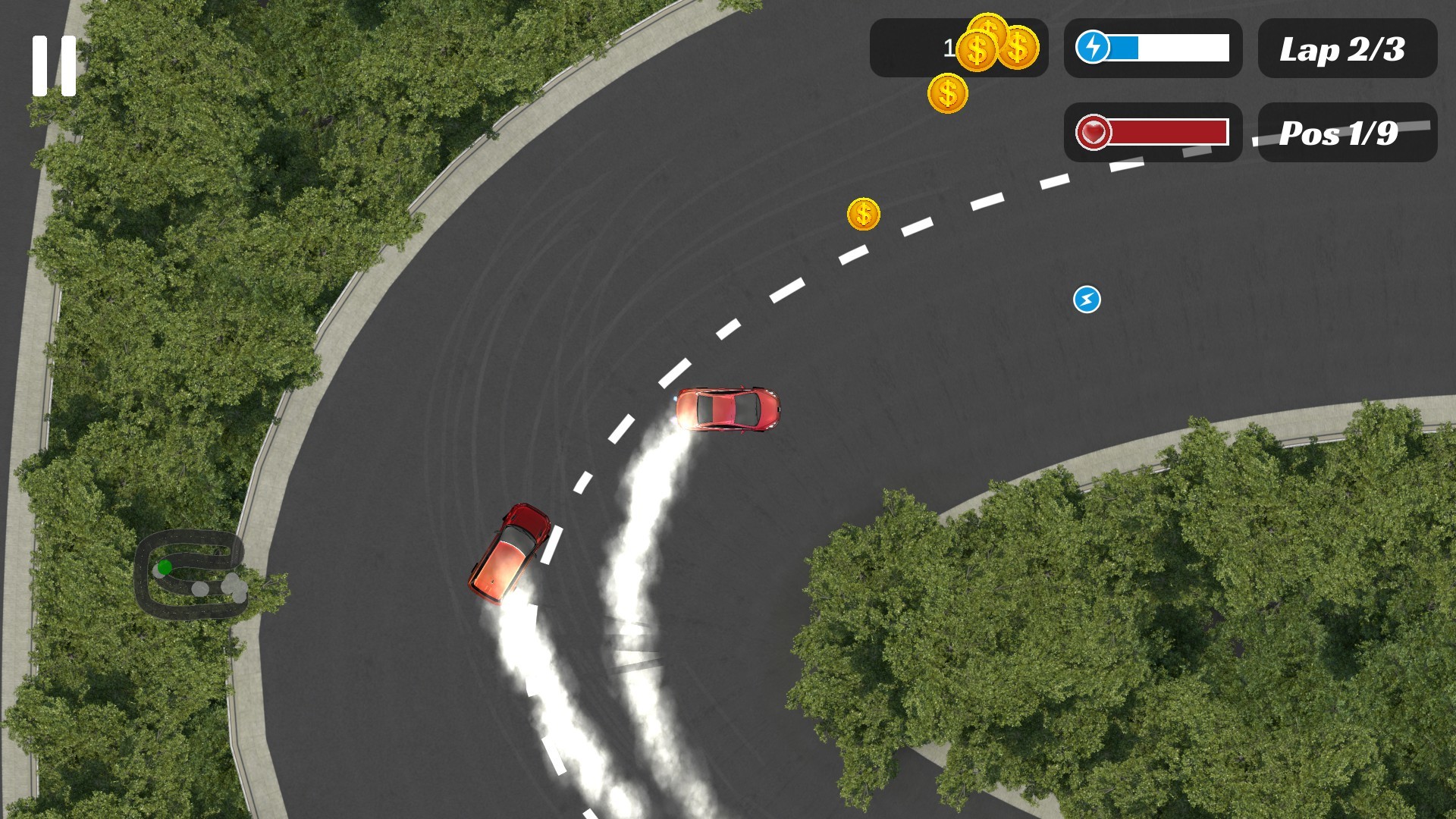The width and height of the screenshot is (1456, 819).
Task: Select the Pos 1/9 position display
Action: (x=1349, y=133)
